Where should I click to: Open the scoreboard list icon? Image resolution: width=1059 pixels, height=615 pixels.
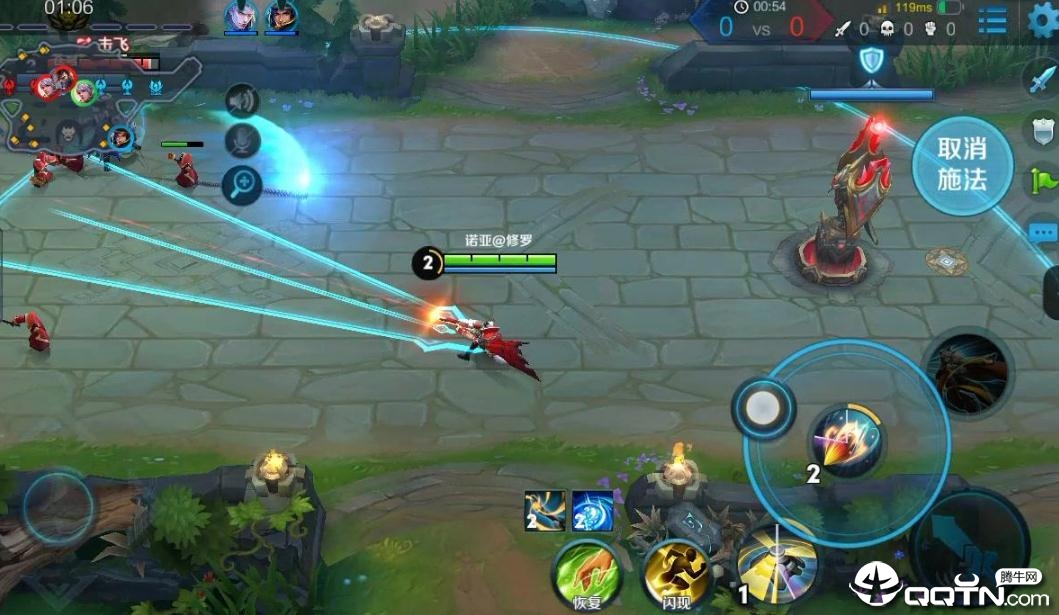(992, 20)
